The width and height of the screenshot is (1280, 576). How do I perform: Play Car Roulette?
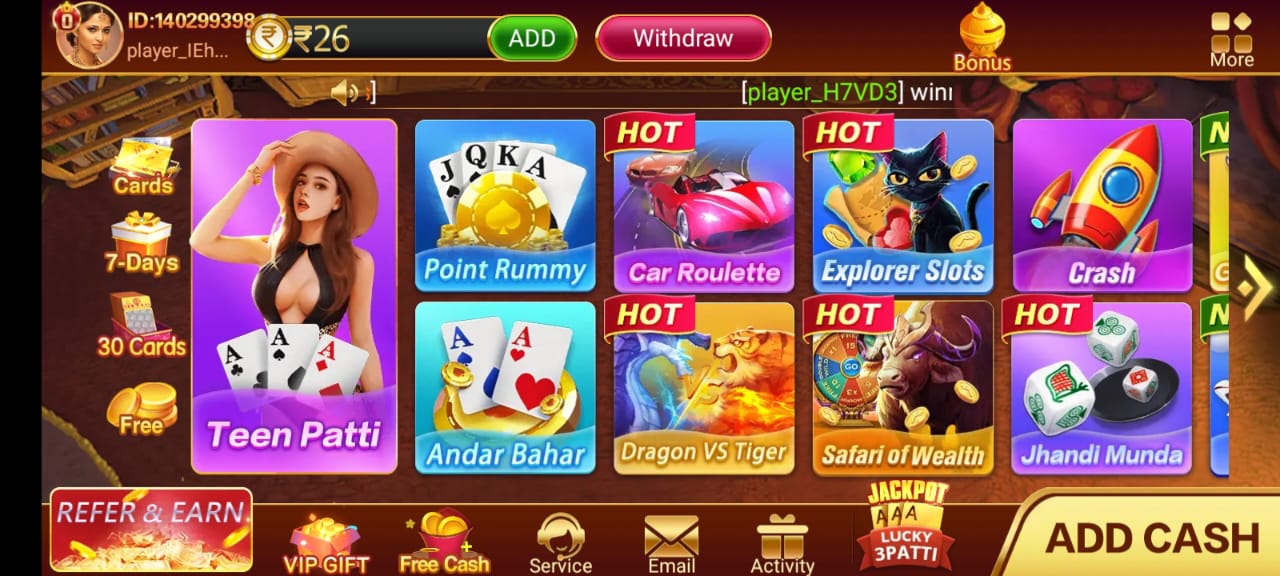[x=704, y=205]
